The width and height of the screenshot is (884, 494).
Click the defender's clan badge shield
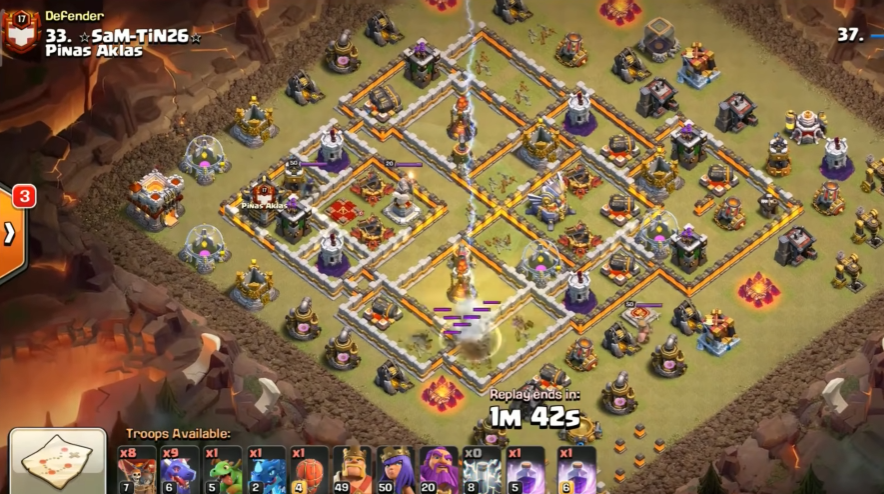(x=21, y=31)
